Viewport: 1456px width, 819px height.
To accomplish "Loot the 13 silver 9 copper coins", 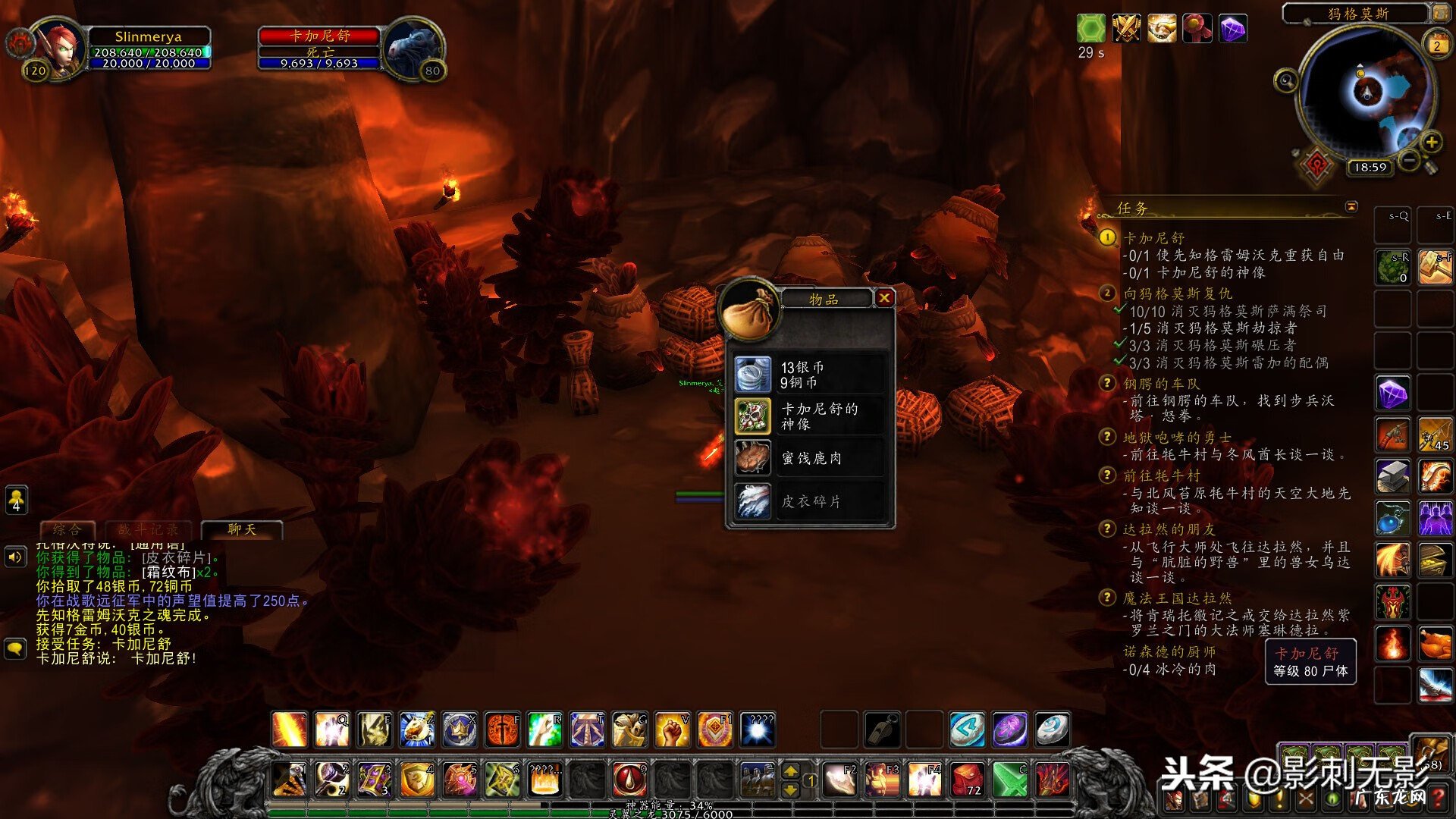I will click(753, 375).
